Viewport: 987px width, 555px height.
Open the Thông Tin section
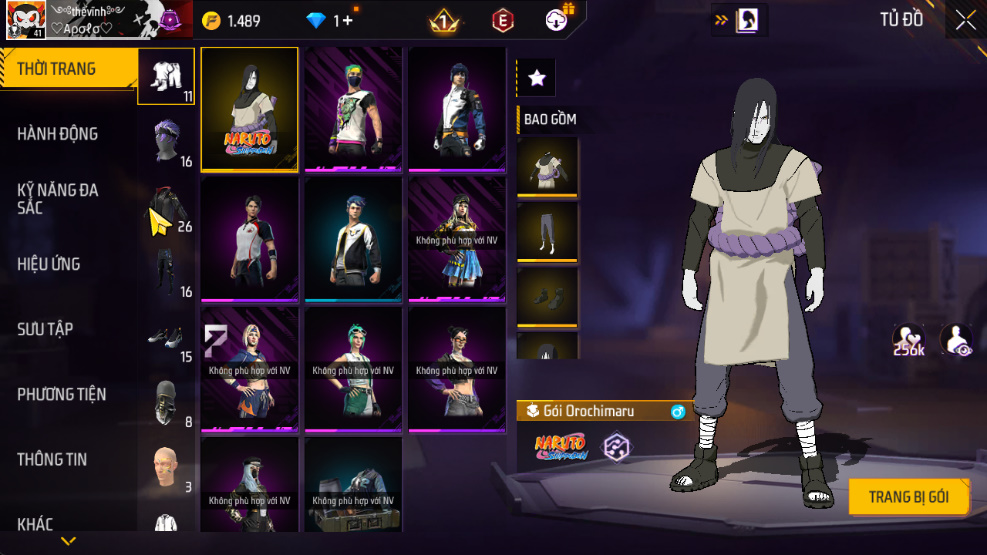point(52,459)
